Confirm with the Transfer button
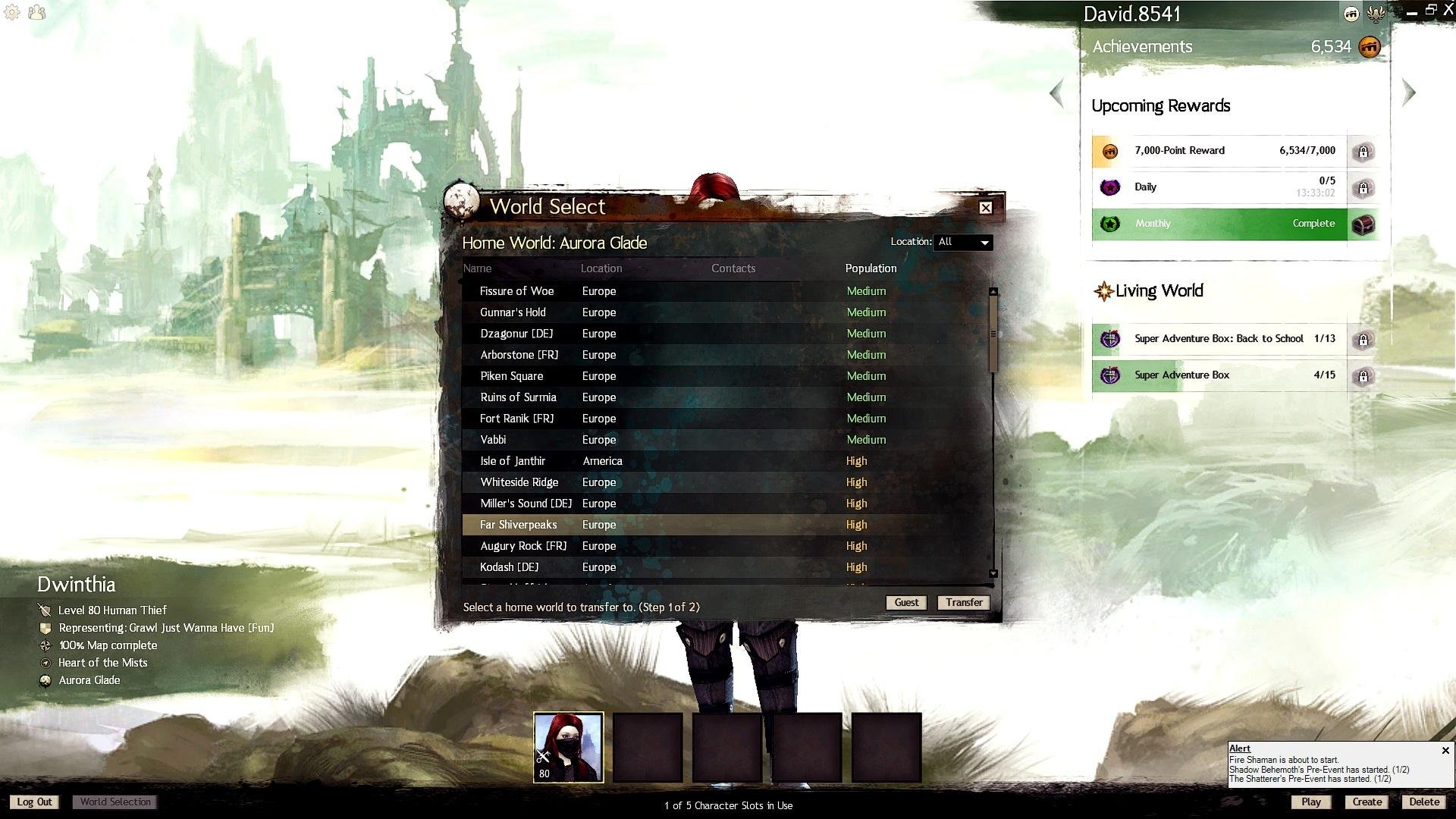The image size is (1456, 819). click(x=964, y=602)
